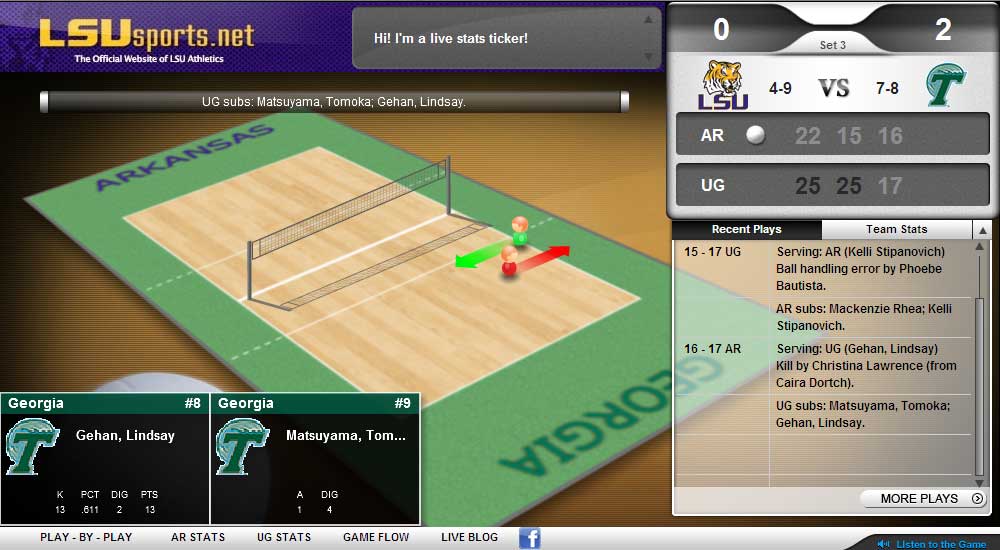Click the ticker's up arrow
The height and width of the screenshot is (550, 1000).
point(648,19)
